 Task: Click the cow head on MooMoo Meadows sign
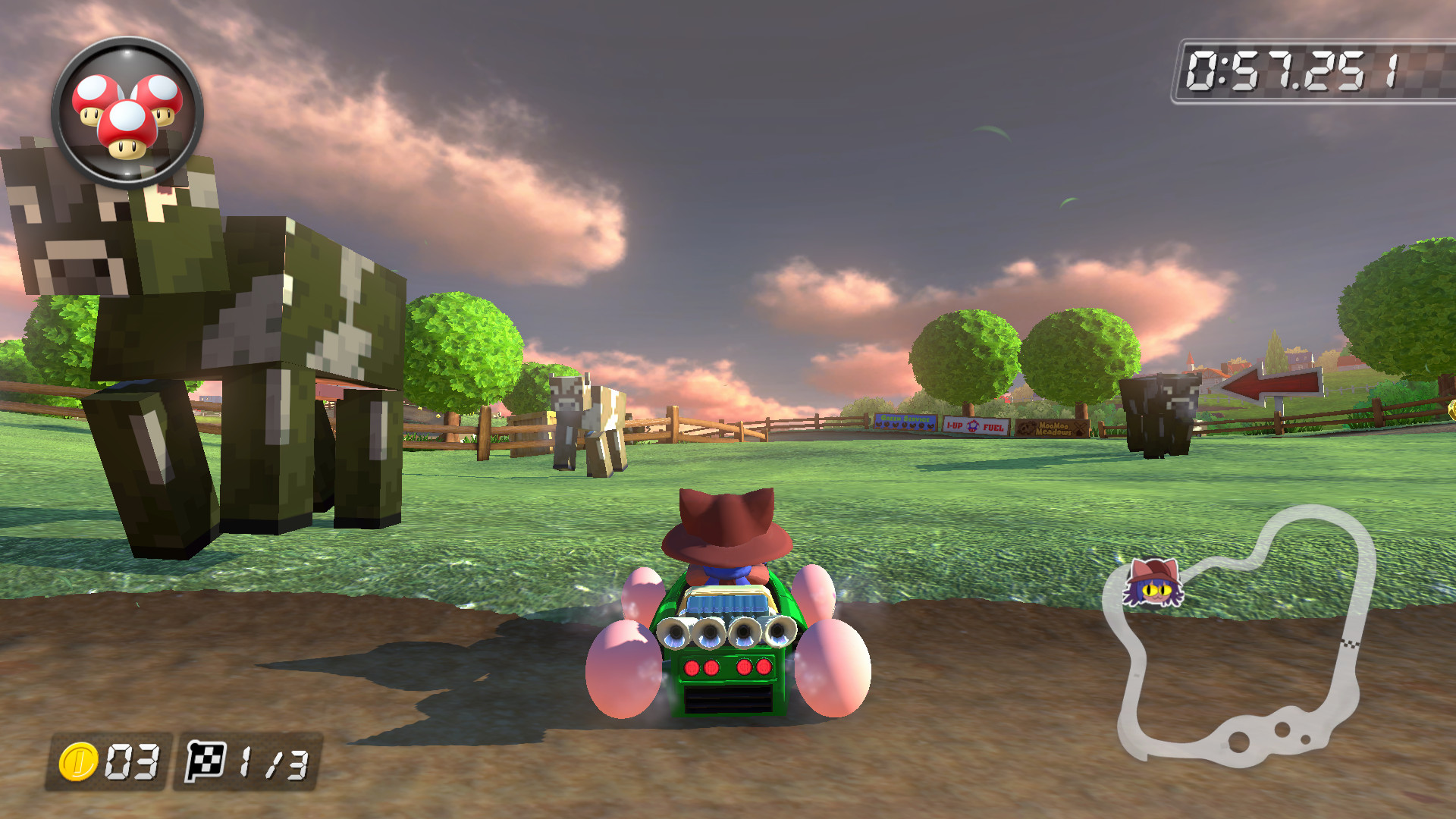1028,427
